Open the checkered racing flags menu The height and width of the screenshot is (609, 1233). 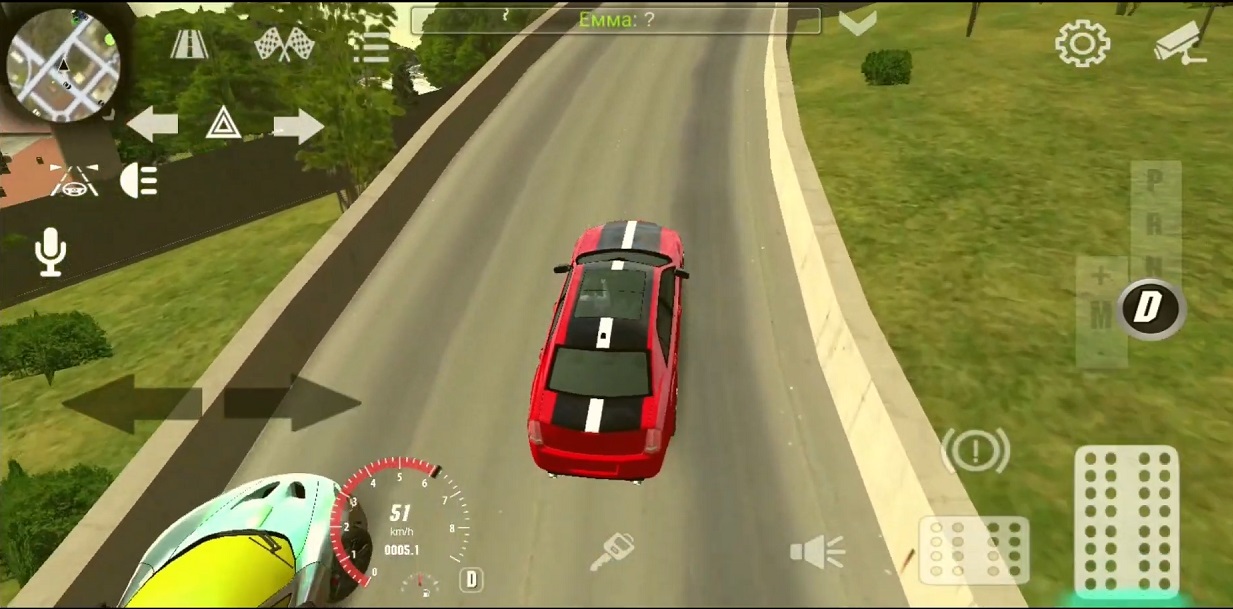pyautogui.click(x=284, y=44)
